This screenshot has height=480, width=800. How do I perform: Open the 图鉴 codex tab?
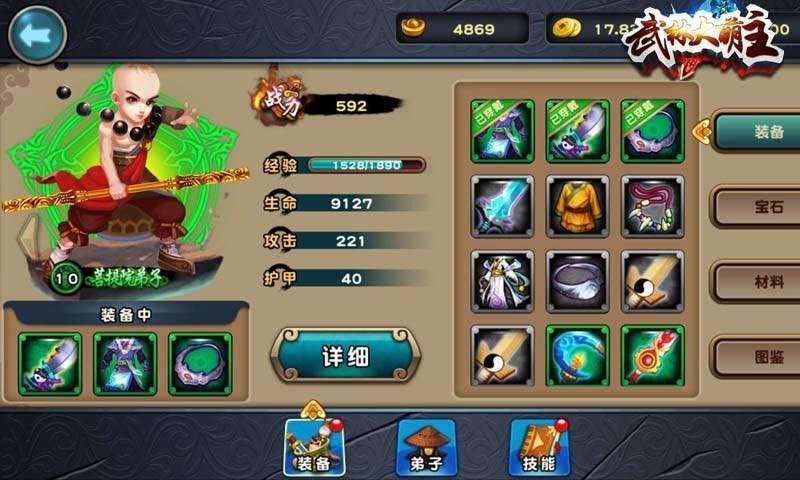(755, 355)
